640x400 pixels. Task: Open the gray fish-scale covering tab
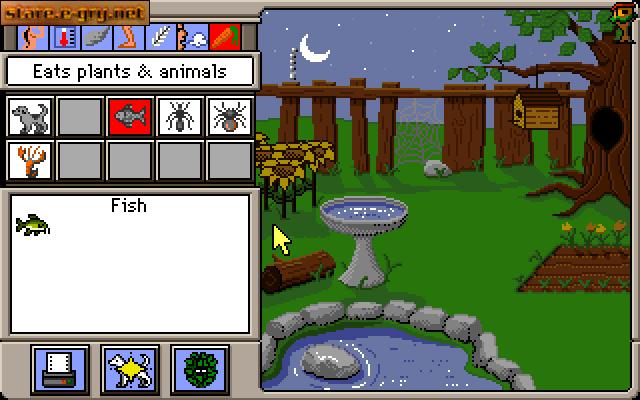(96, 38)
